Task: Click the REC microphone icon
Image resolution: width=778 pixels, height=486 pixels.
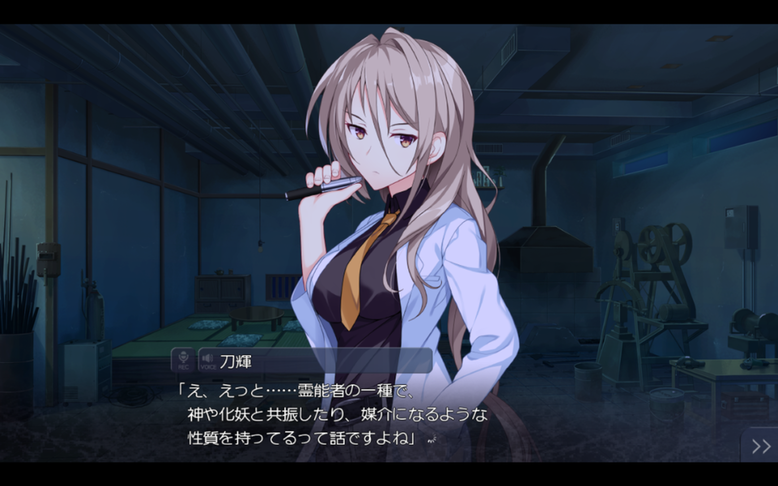Action: click(183, 361)
